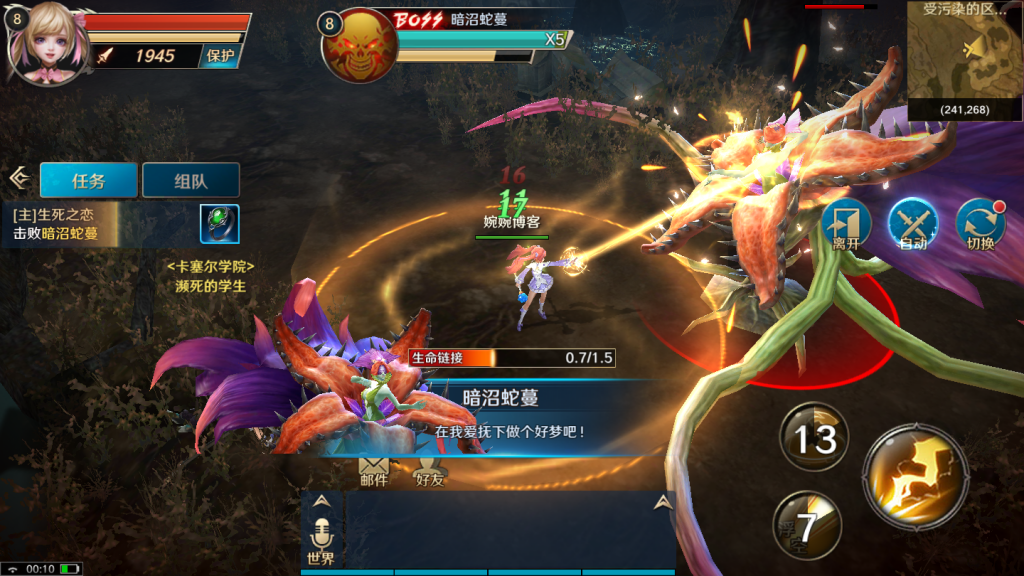
Task: Activate the skill on 13 cooldown
Action: coord(814,437)
